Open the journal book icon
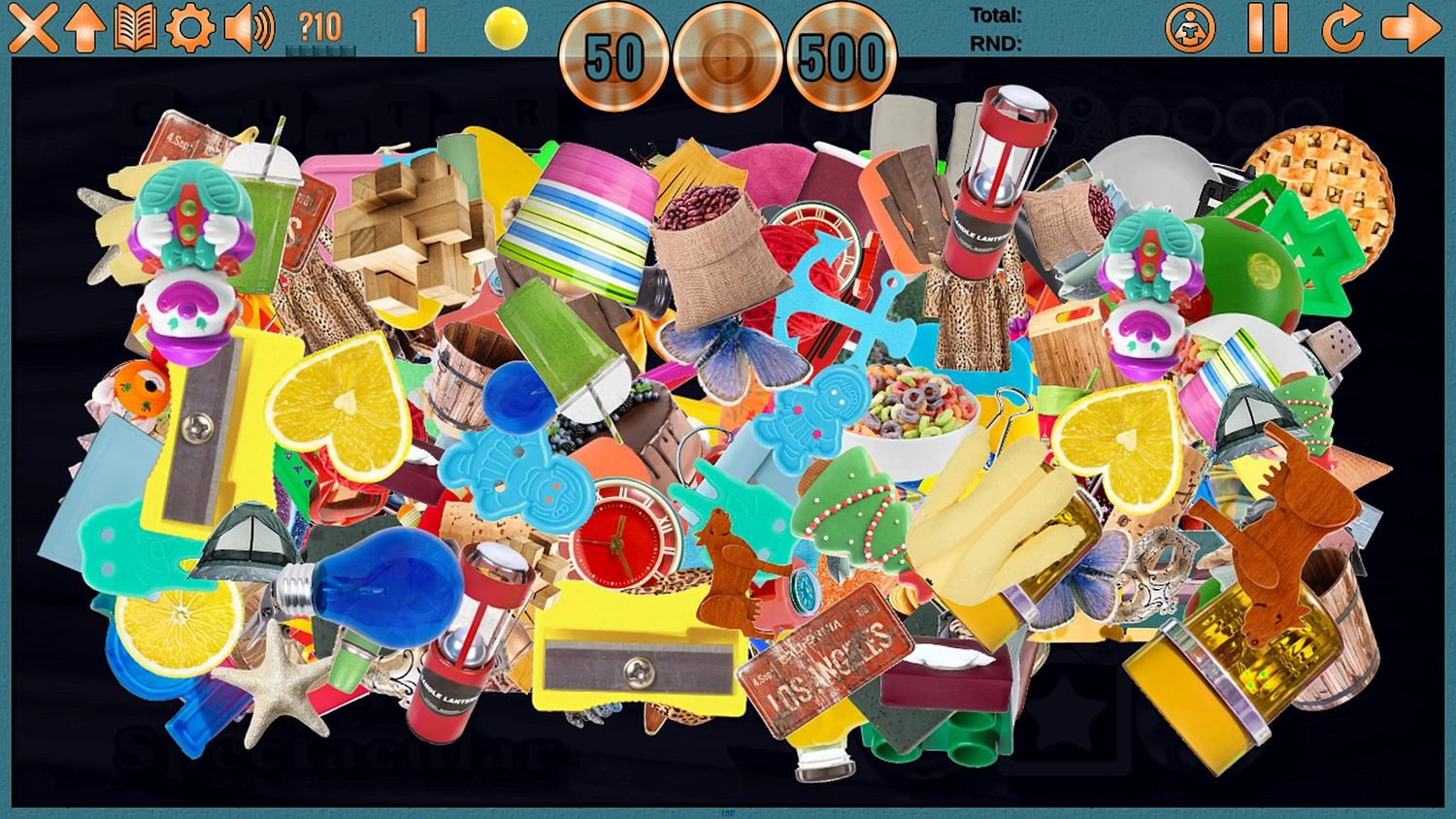Viewport: 1456px width, 819px height. [136, 28]
